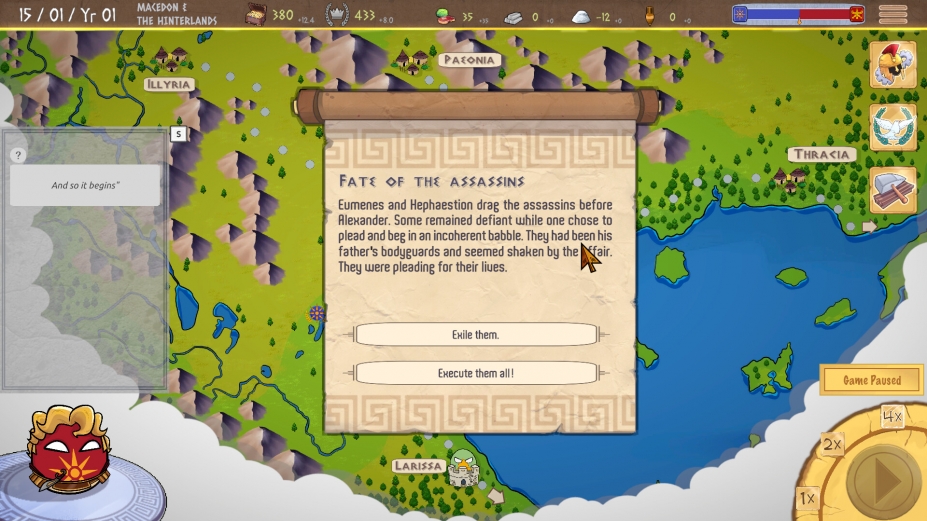Image resolution: width=927 pixels, height=521 pixels.
Task: Toggle the small S button on the side panel
Action: (x=178, y=133)
